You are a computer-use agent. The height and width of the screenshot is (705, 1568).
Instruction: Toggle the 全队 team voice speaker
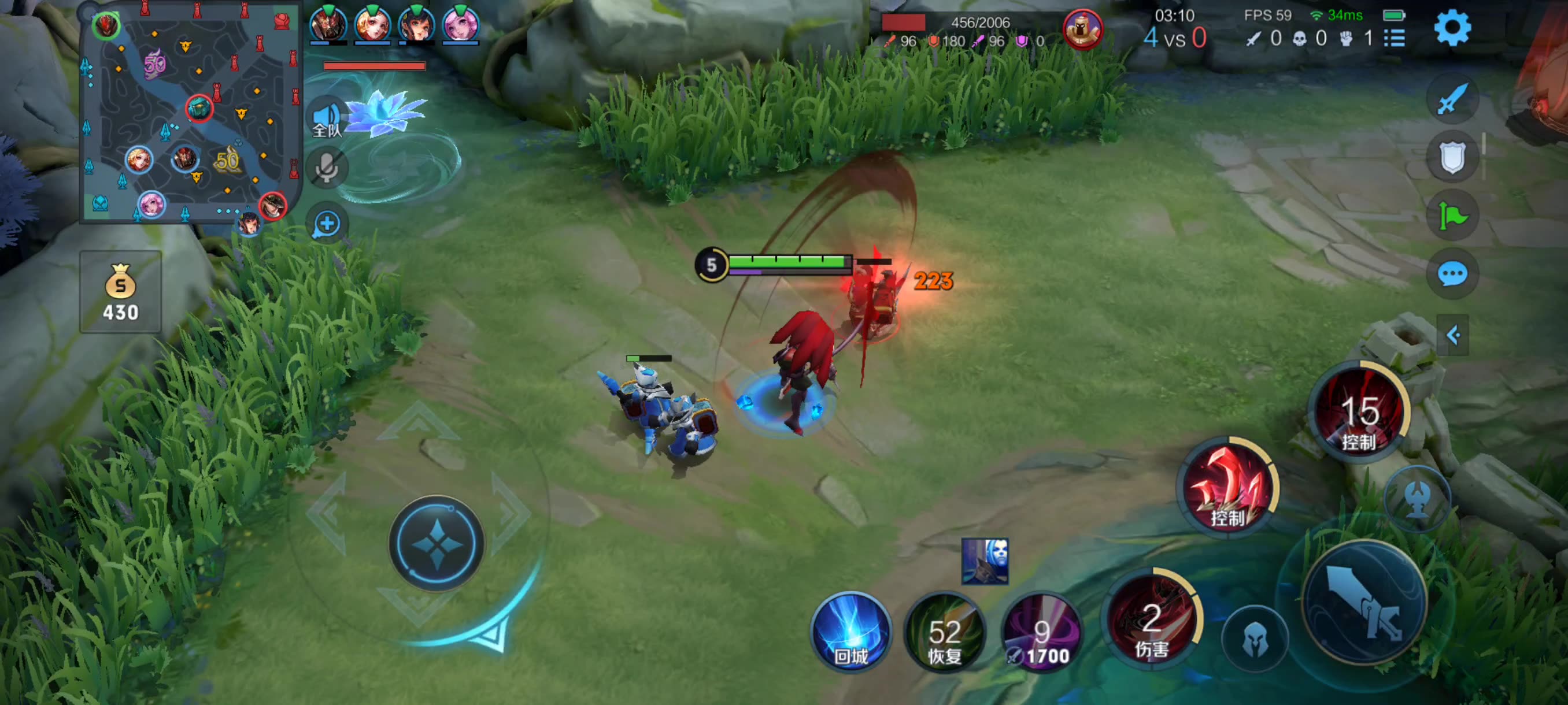tap(327, 118)
